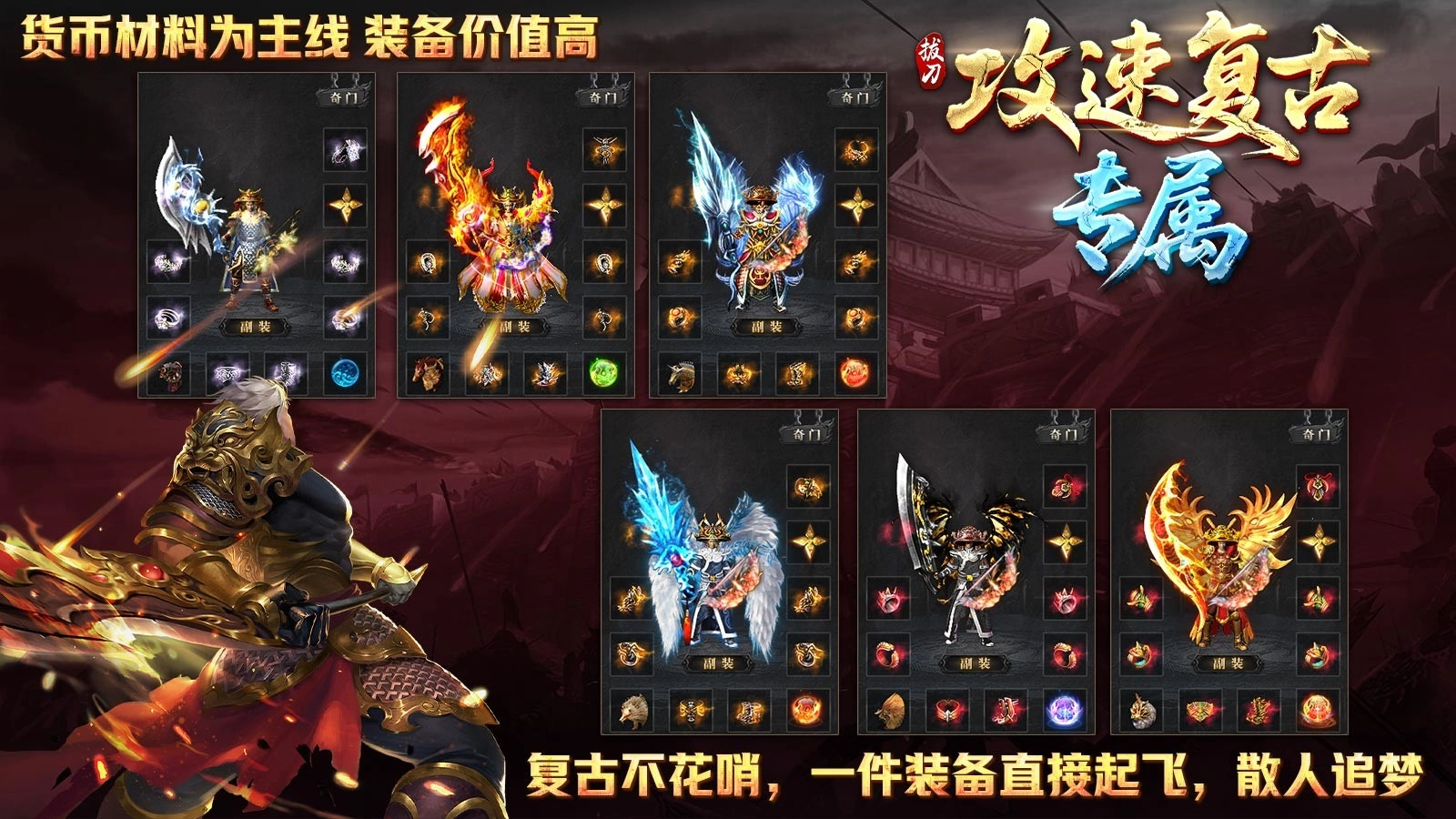Image resolution: width=1456 pixels, height=819 pixels.
Task: Select the red heart-wing emblem in the fifth panel
Action: 946,709
